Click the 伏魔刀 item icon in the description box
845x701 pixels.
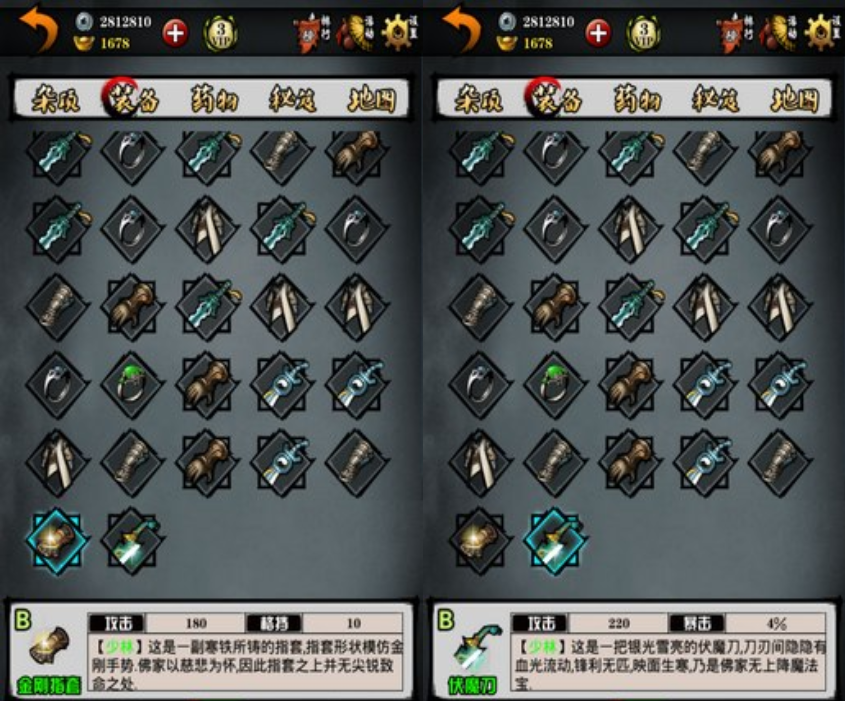tap(470, 650)
